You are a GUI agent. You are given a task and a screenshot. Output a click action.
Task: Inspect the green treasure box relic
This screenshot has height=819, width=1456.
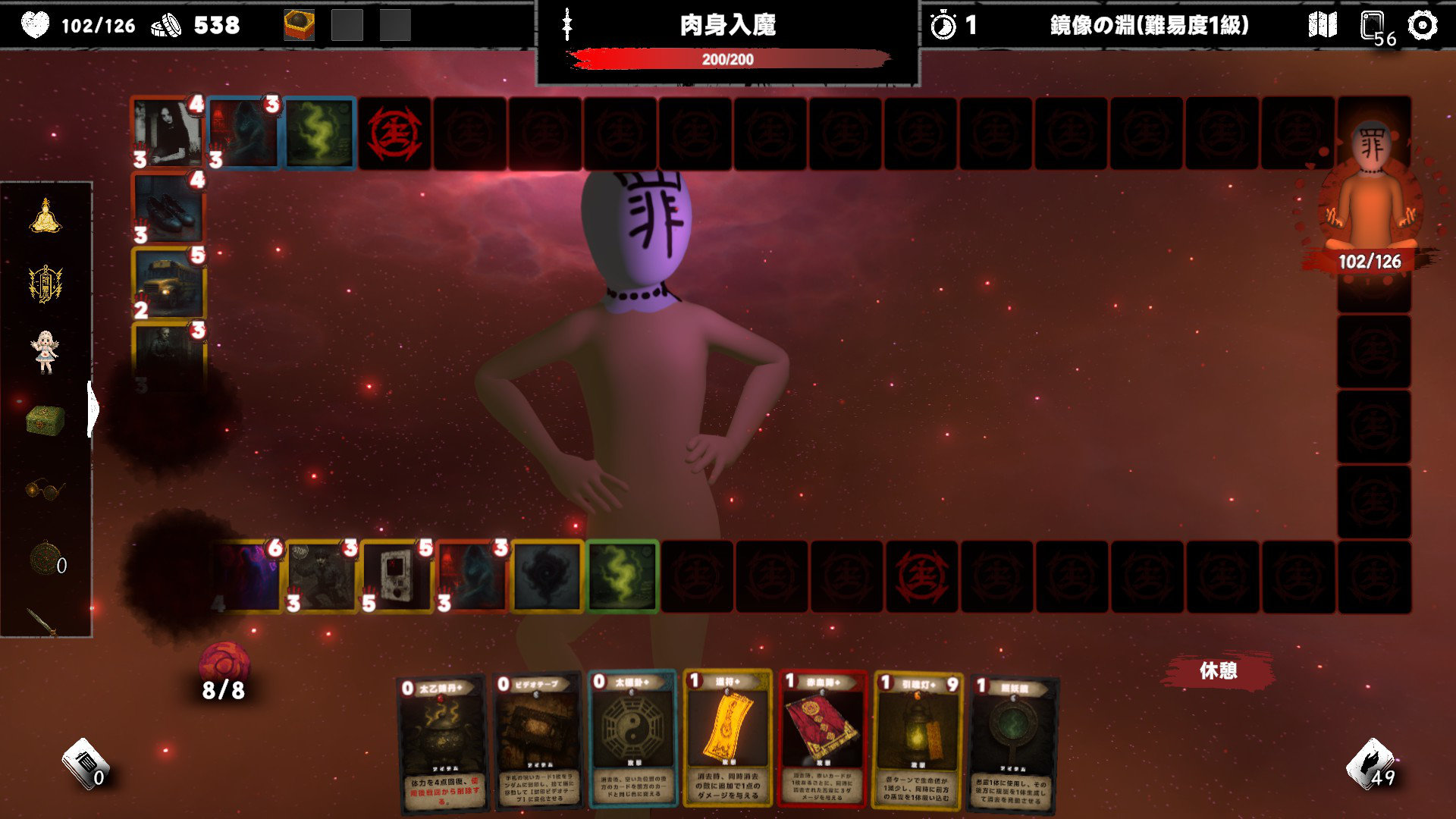[45, 419]
